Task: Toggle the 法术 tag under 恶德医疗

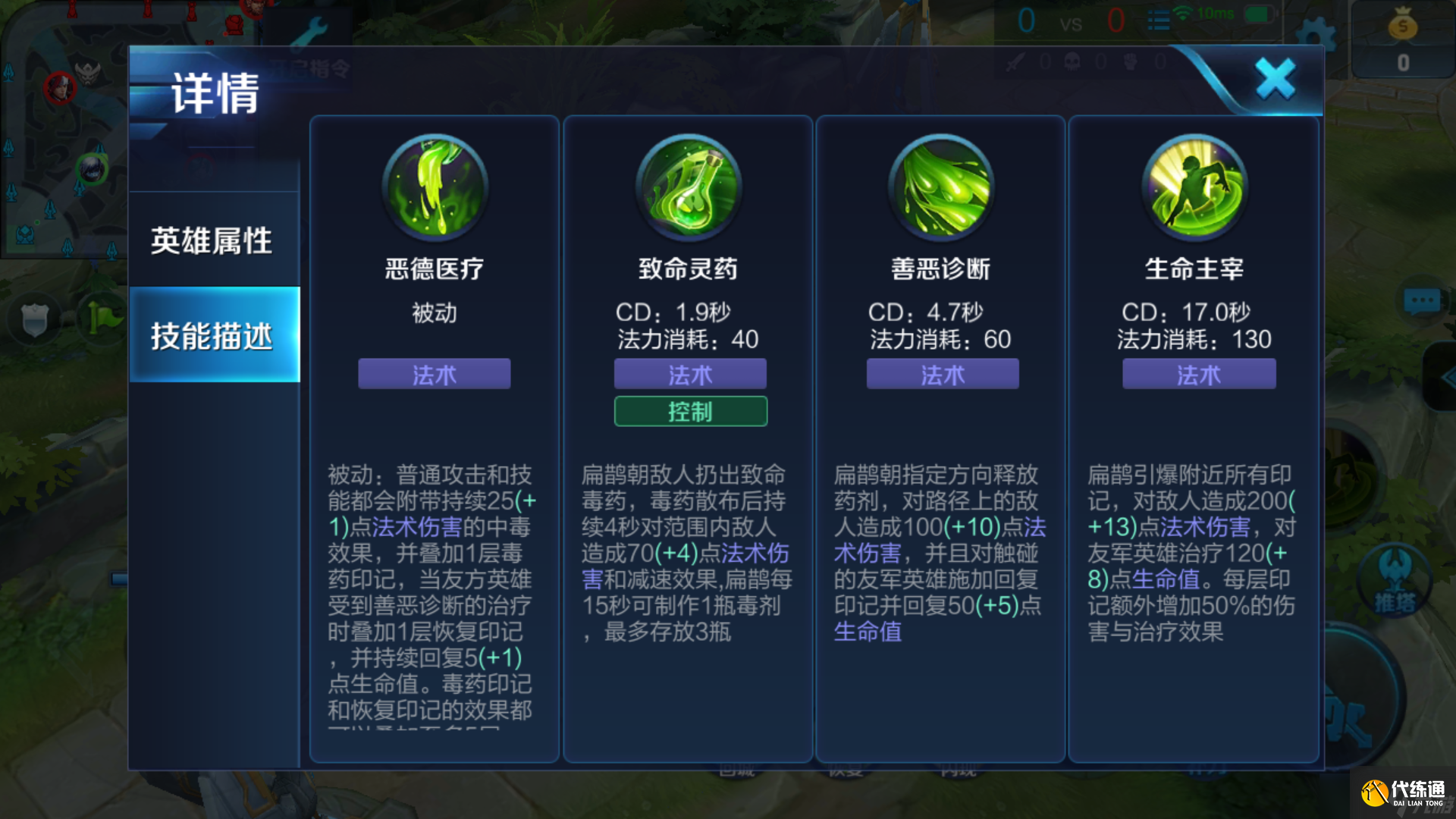Action: point(433,373)
